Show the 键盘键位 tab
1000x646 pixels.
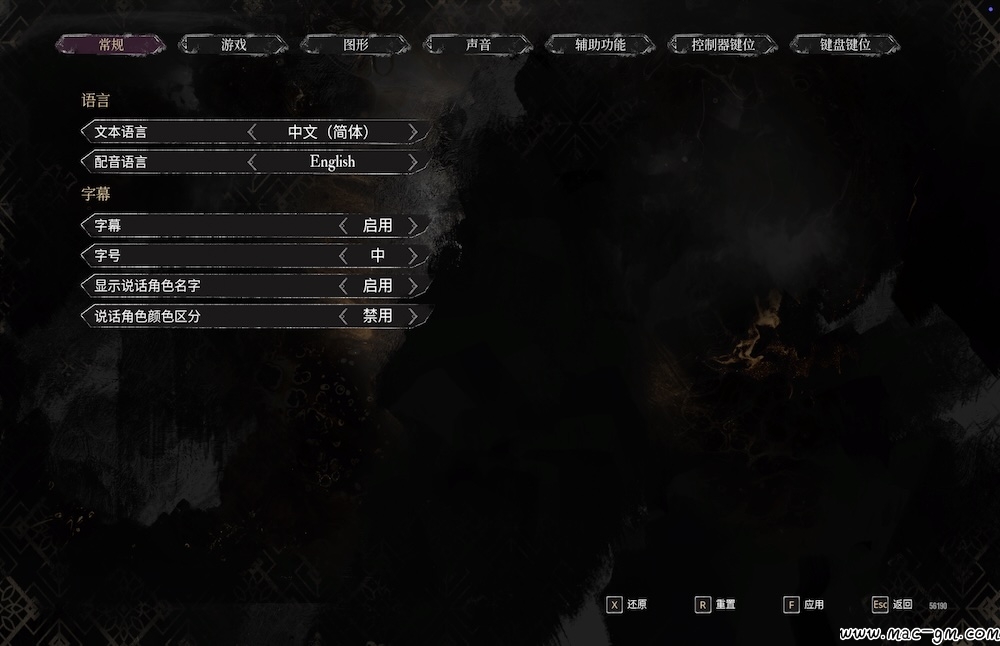point(845,45)
